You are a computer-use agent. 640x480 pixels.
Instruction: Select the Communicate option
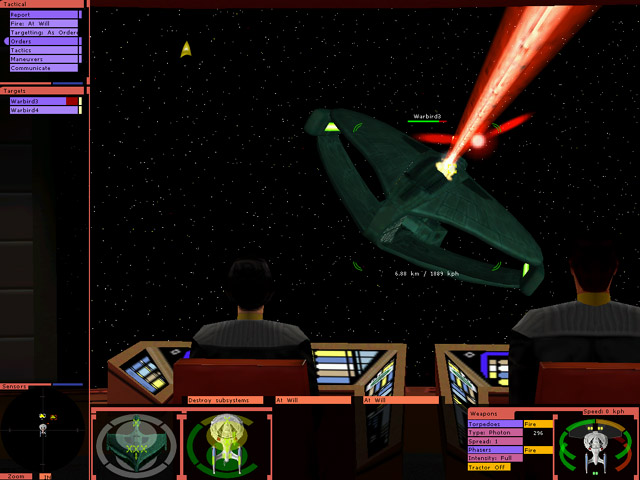point(42,68)
